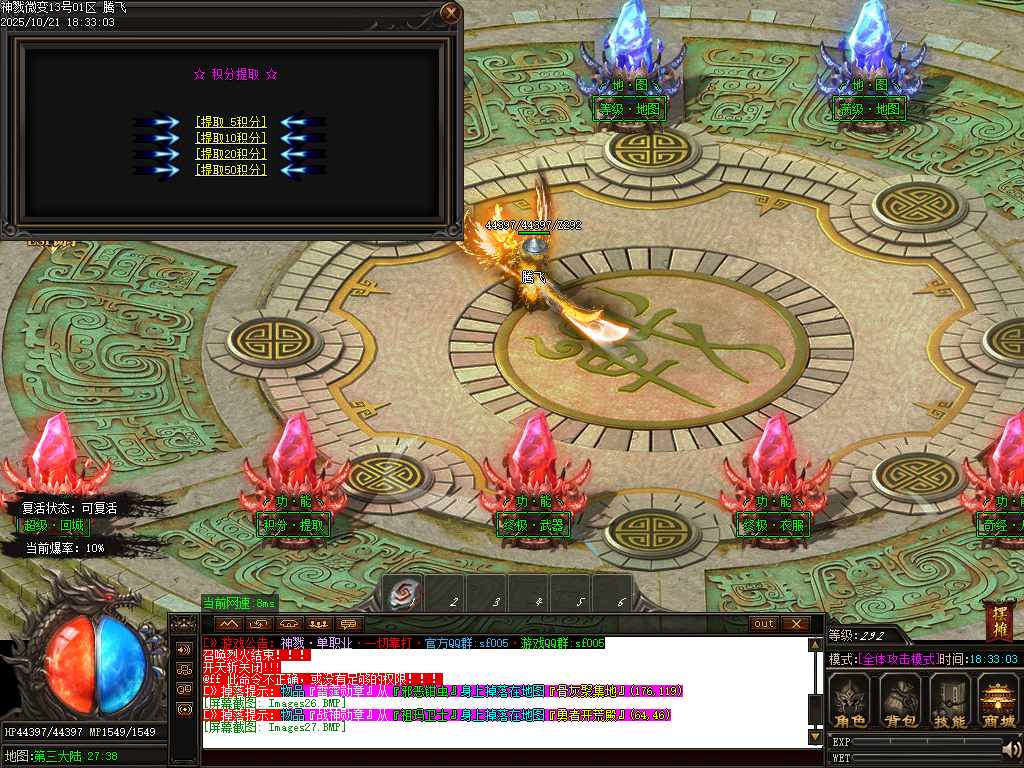The image size is (1024, 768).
Task: Choose the 提取 5积分 option
Action: 230,122
